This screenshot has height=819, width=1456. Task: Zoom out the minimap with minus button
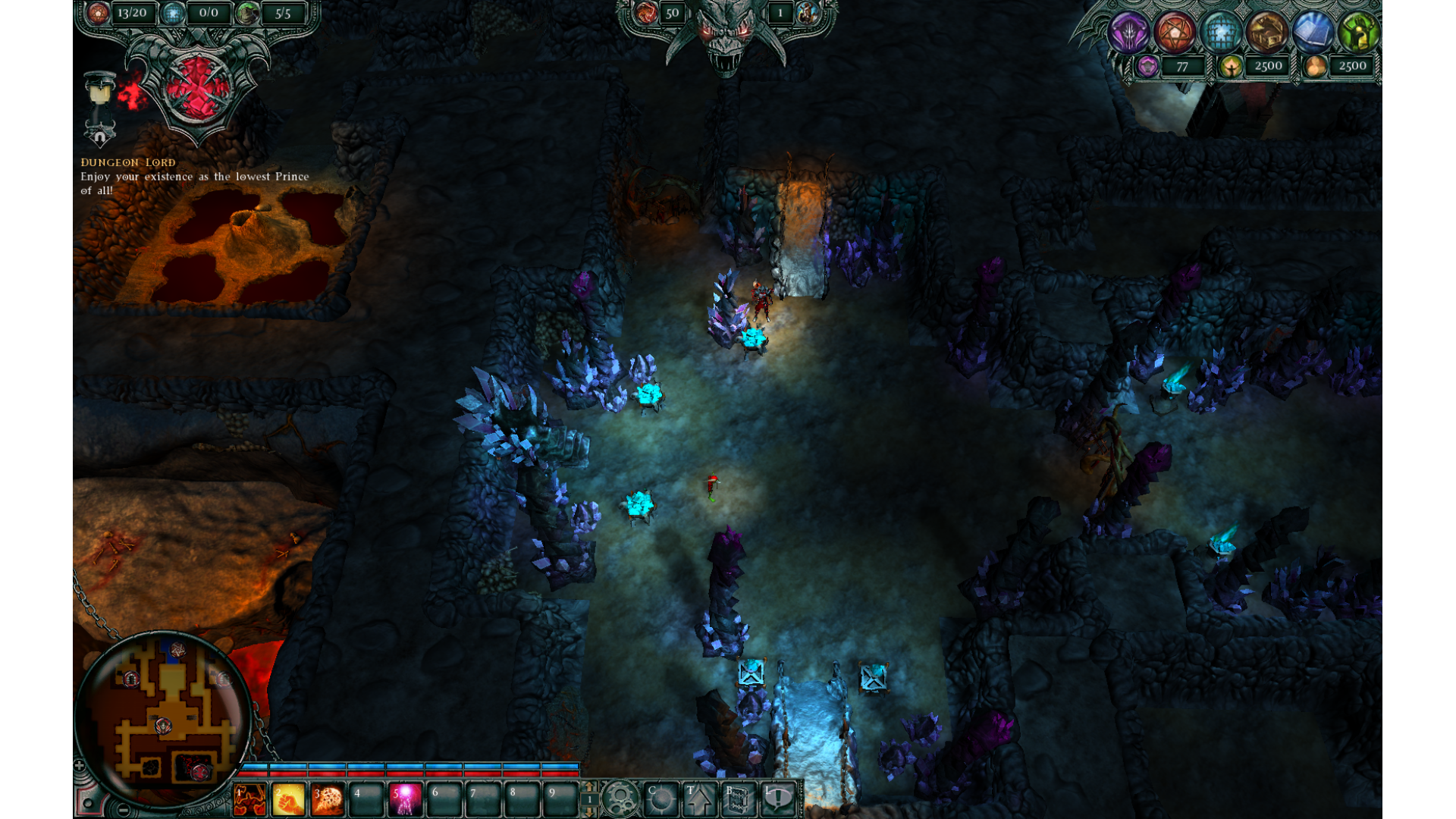124,810
